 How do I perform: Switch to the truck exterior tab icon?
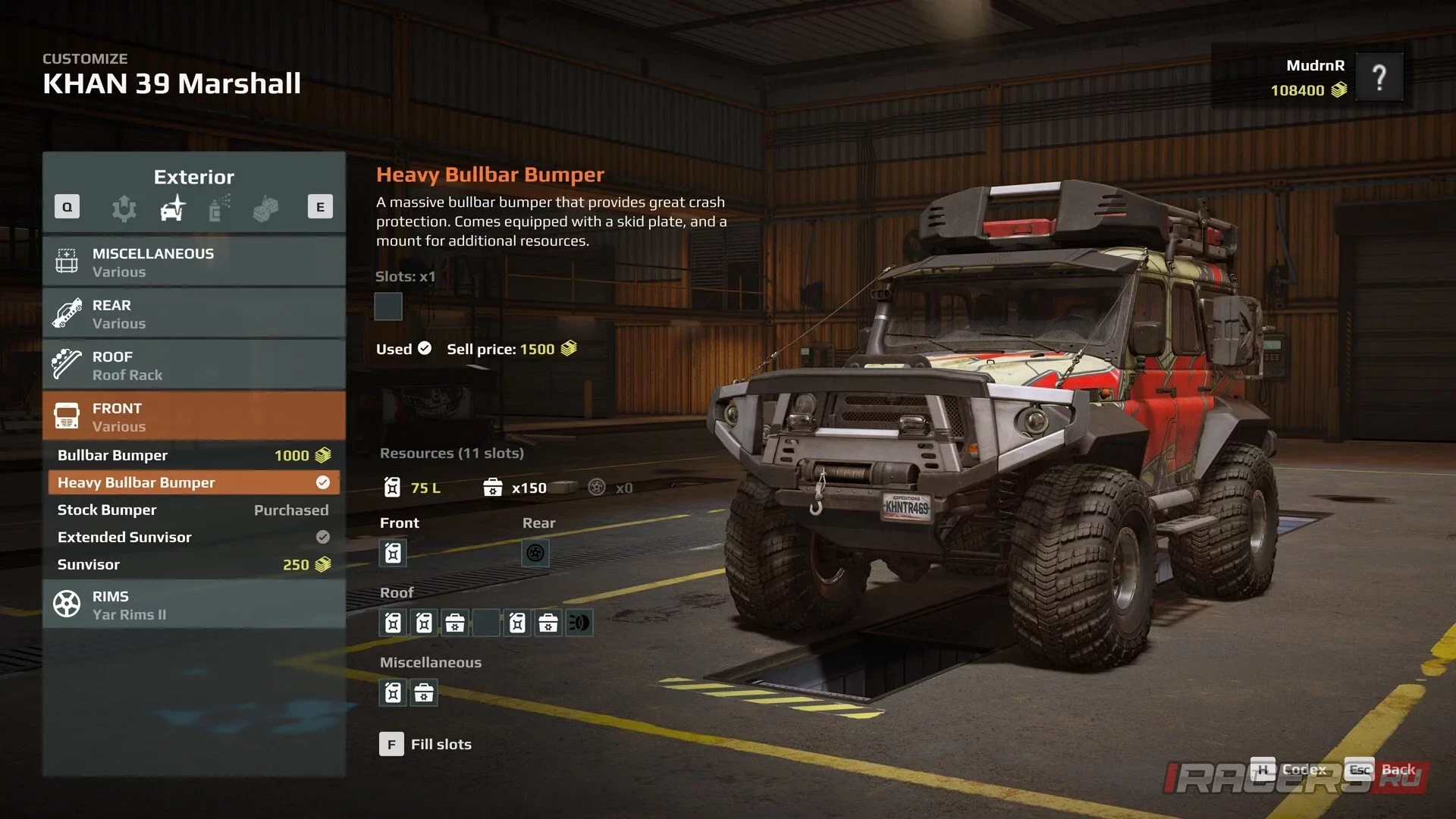(173, 208)
